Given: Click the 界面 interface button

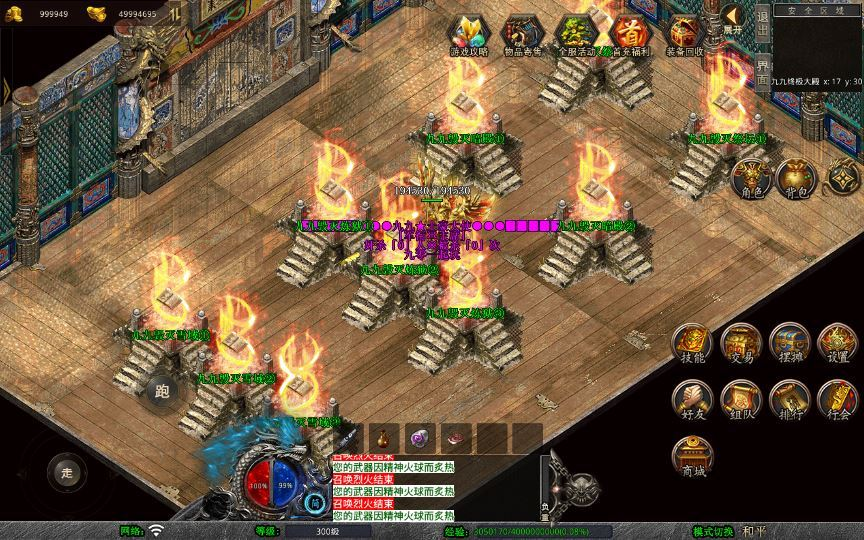Looking at the screenshot, I should click(x=762, y=70).
